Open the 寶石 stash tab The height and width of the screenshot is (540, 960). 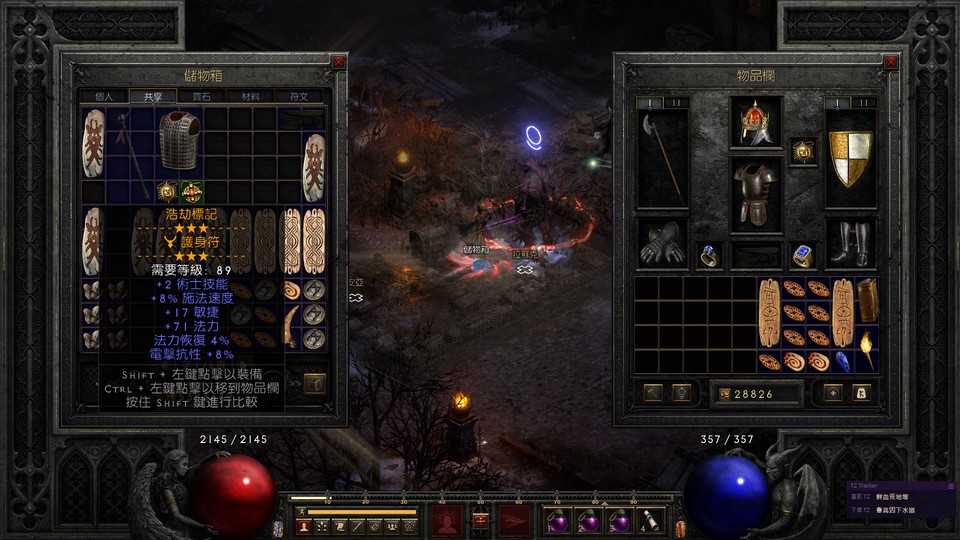coord(201,97)
